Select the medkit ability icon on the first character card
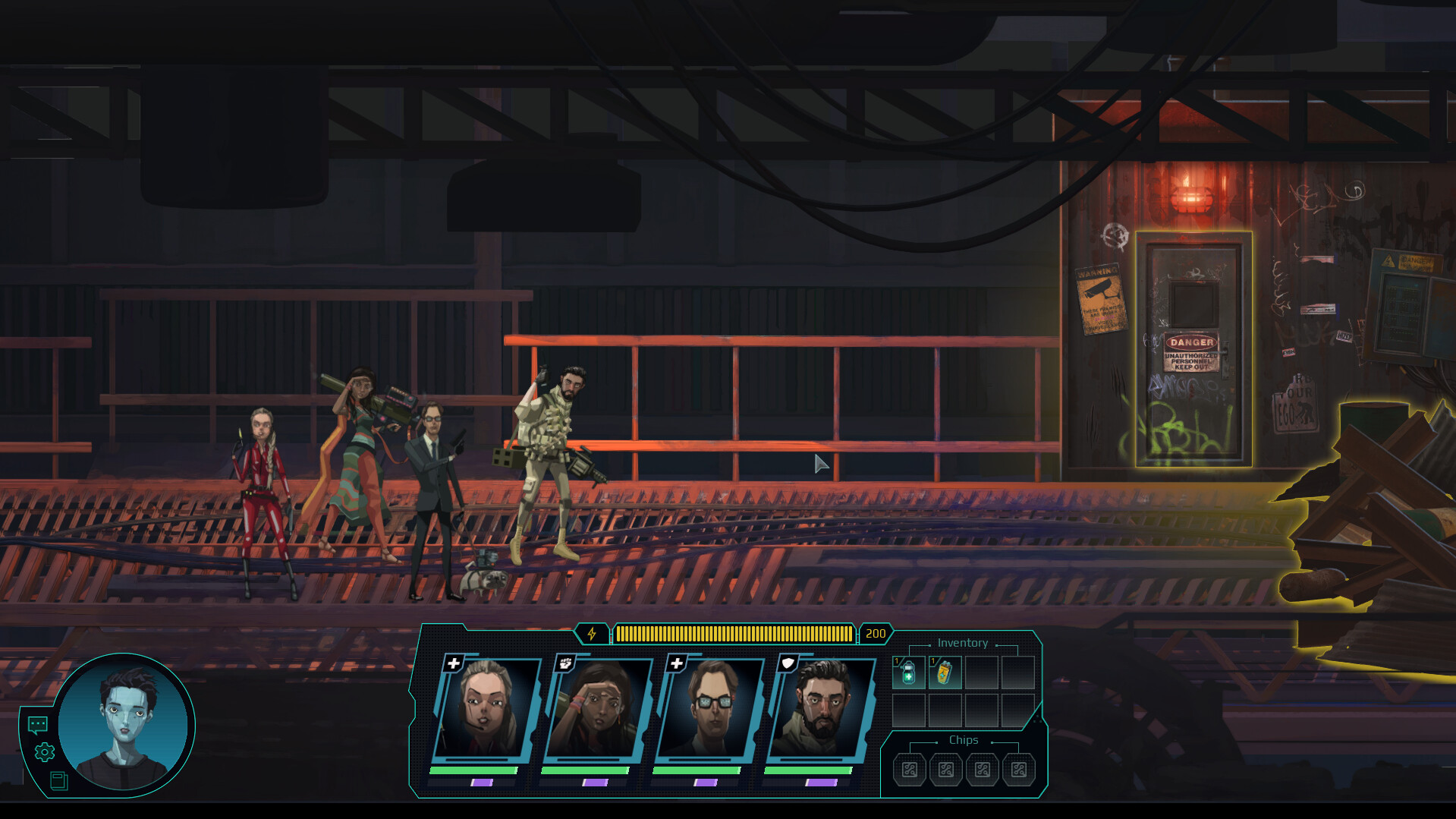The height and width of the screenshot is (819, 1456). pos(453,663)
